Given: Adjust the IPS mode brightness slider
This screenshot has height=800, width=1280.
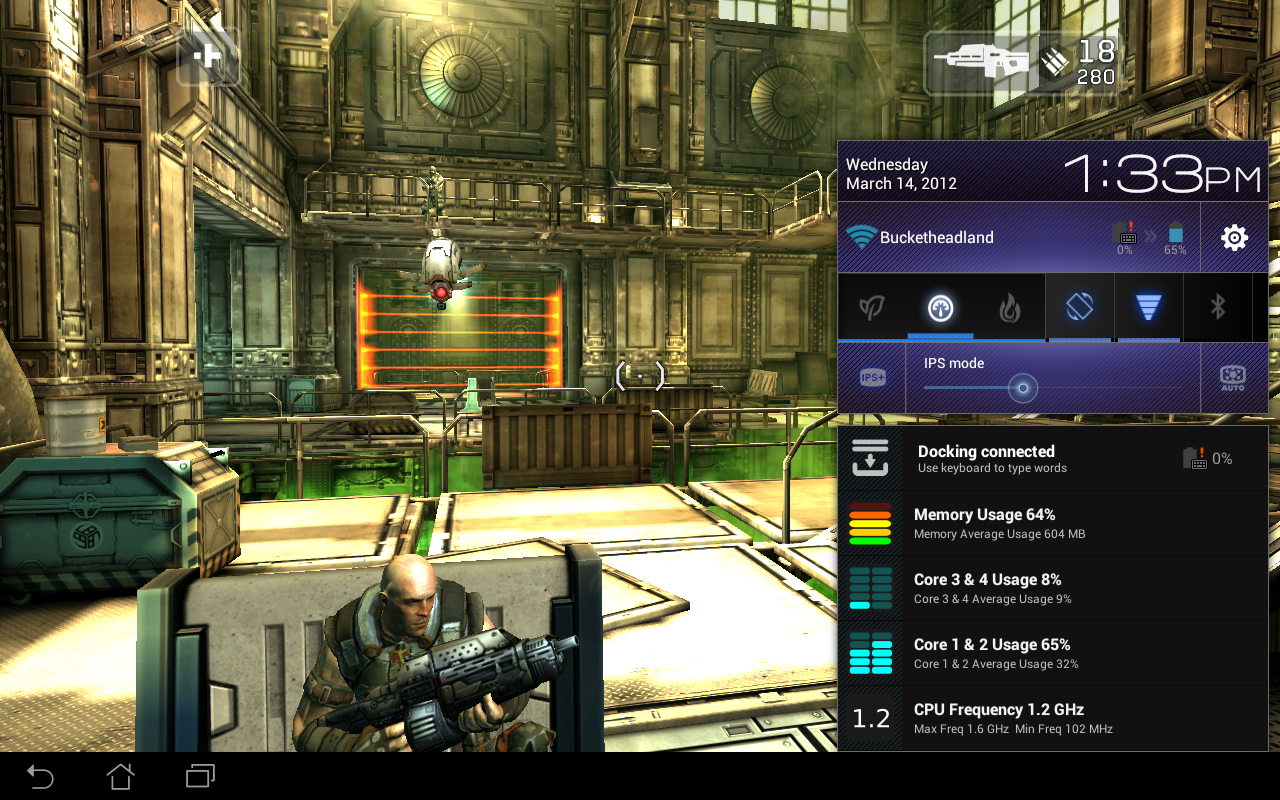Looking at the screenshot, I should point(1021,388).
